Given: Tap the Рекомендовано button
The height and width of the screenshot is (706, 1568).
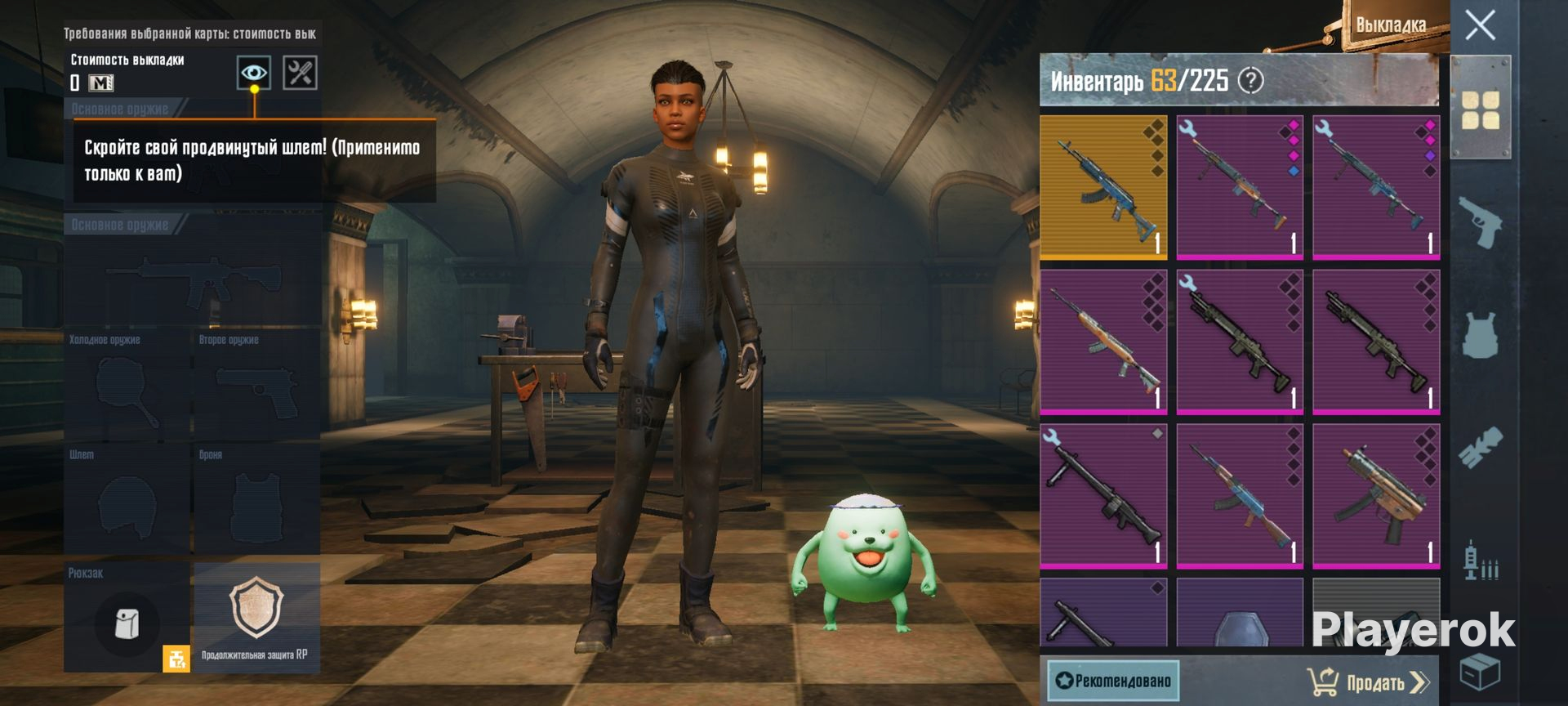Looking at the screenshot, I should click(1113, 680).
